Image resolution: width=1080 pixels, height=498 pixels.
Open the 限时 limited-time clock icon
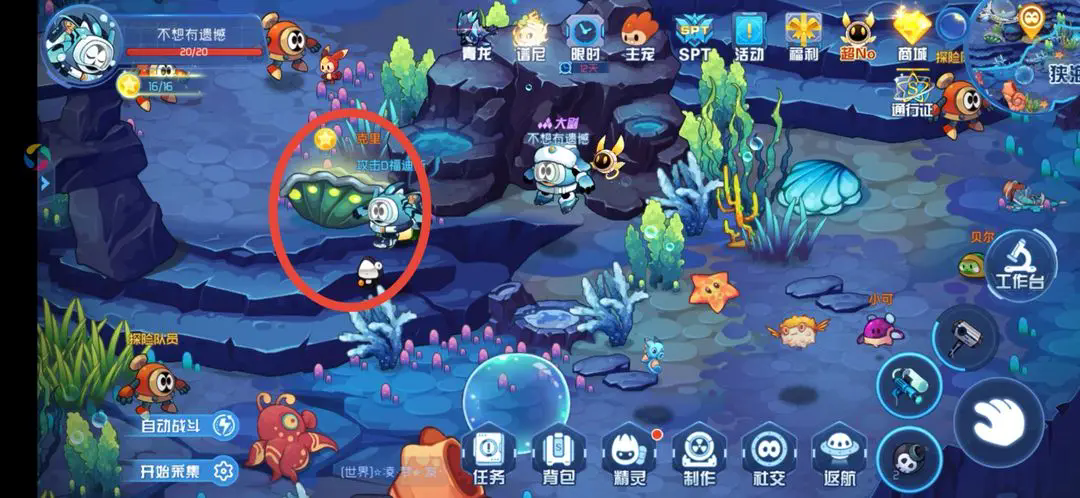585,36
